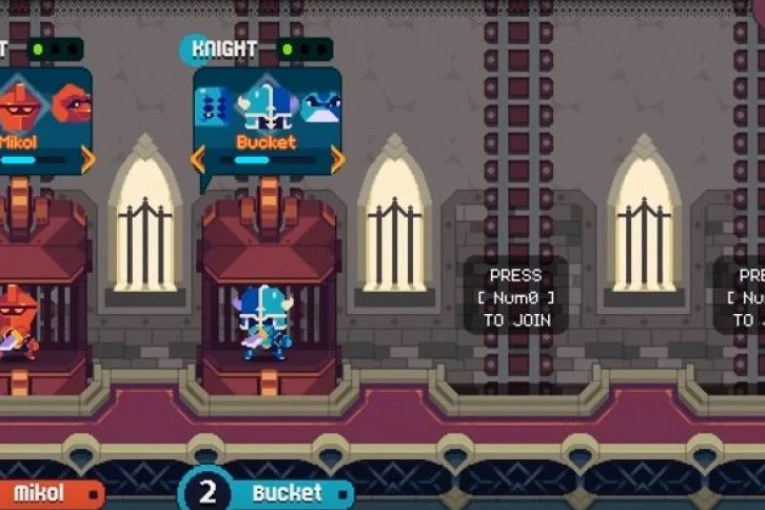Select the red Mikol player tag
Screen dimensions: 765x510
pyautogui.click(x=45, y=493)
